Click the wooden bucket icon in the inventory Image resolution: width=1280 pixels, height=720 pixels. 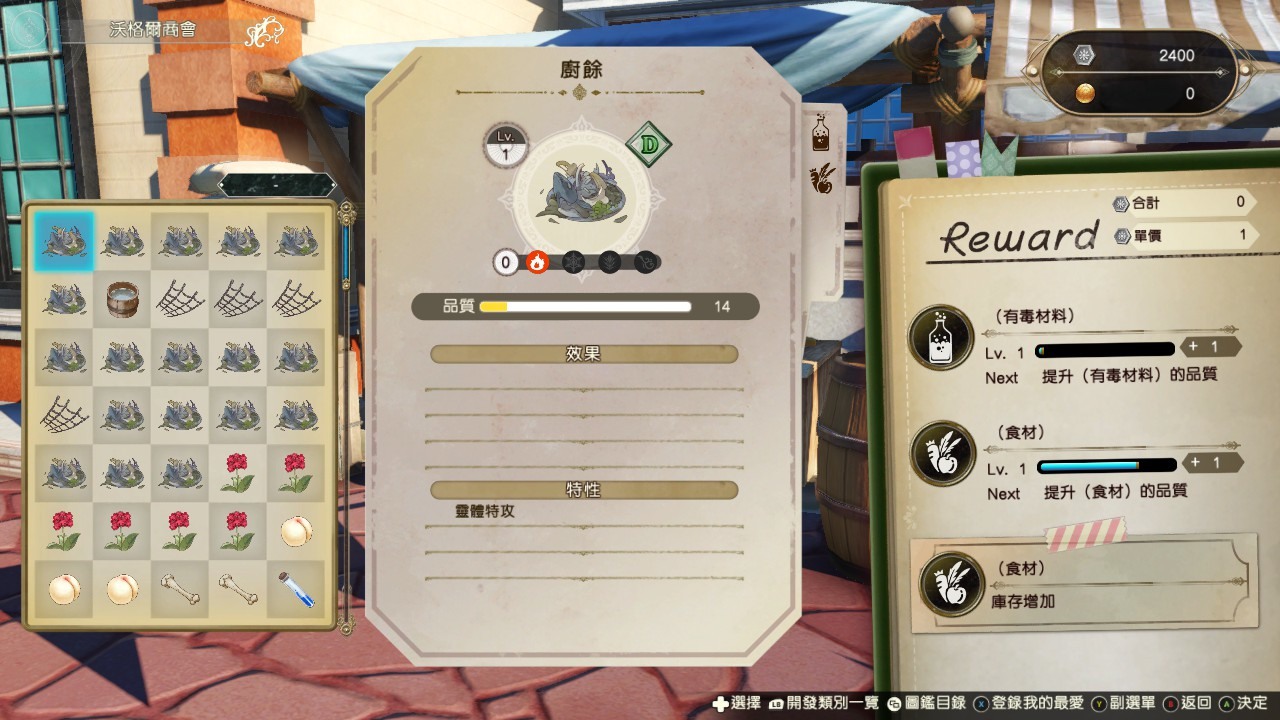122,298
